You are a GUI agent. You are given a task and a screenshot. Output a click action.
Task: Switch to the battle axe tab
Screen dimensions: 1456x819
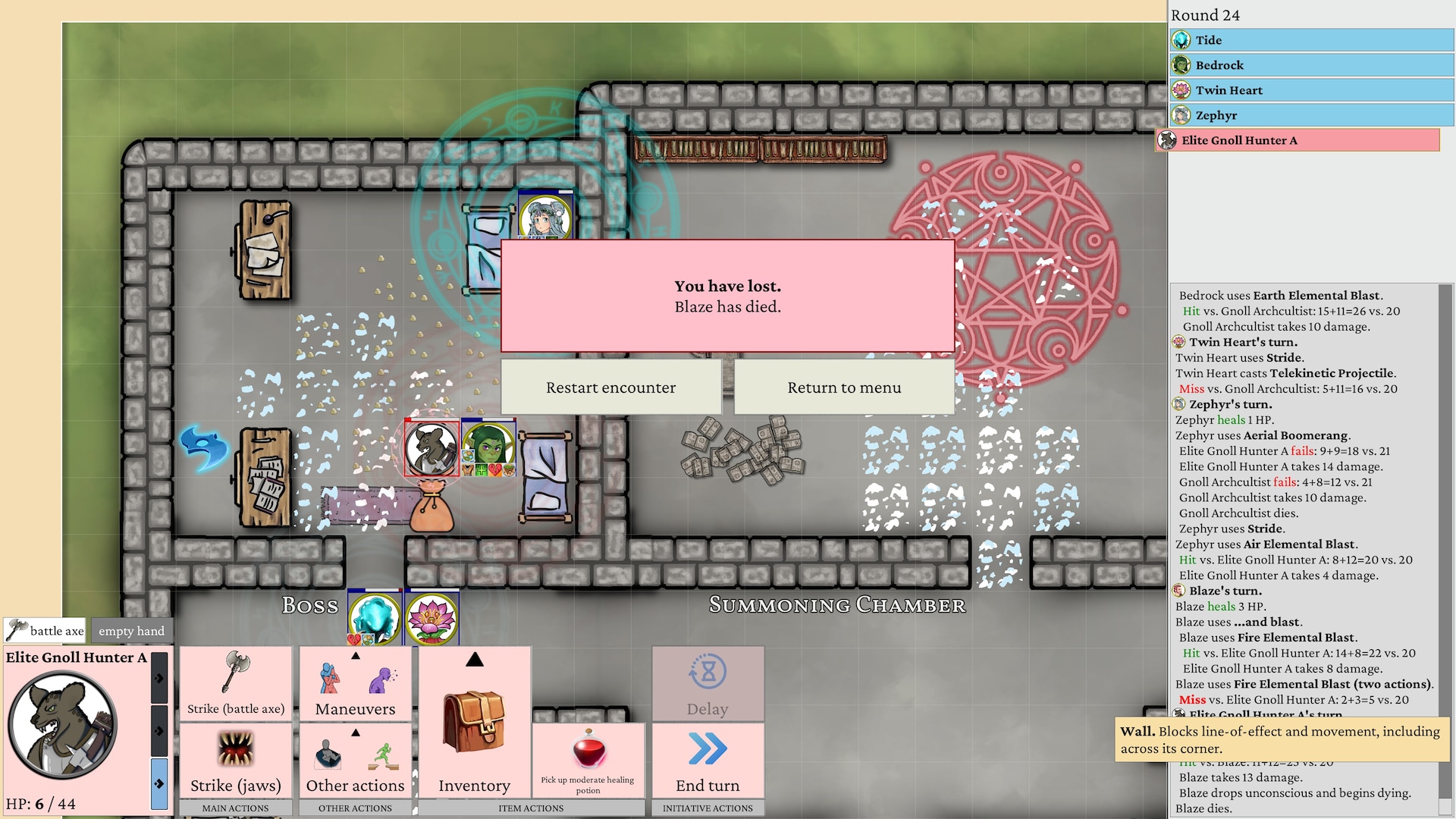click(x=45, y=630)
